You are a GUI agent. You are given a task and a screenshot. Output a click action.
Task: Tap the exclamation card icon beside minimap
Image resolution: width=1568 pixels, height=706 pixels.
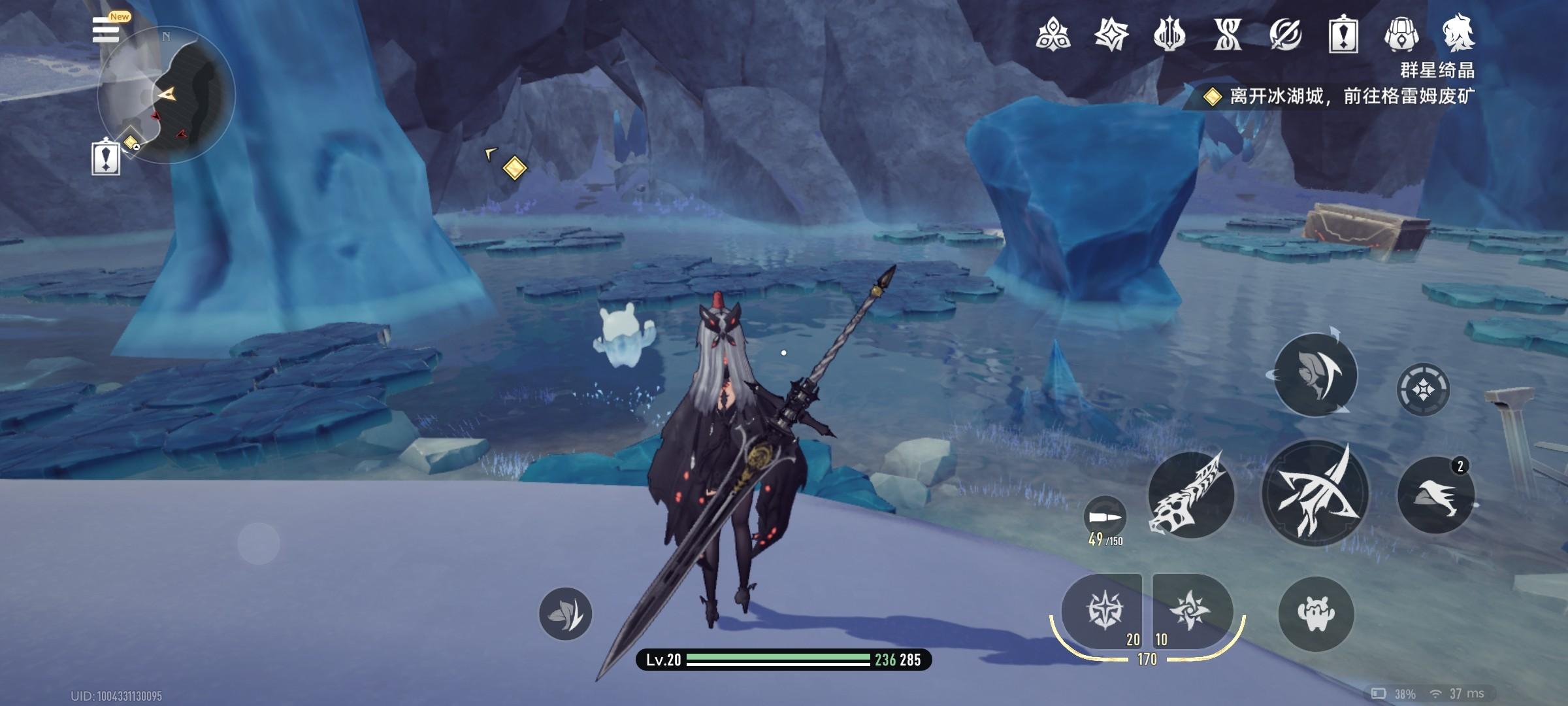(x=105, y=158)
